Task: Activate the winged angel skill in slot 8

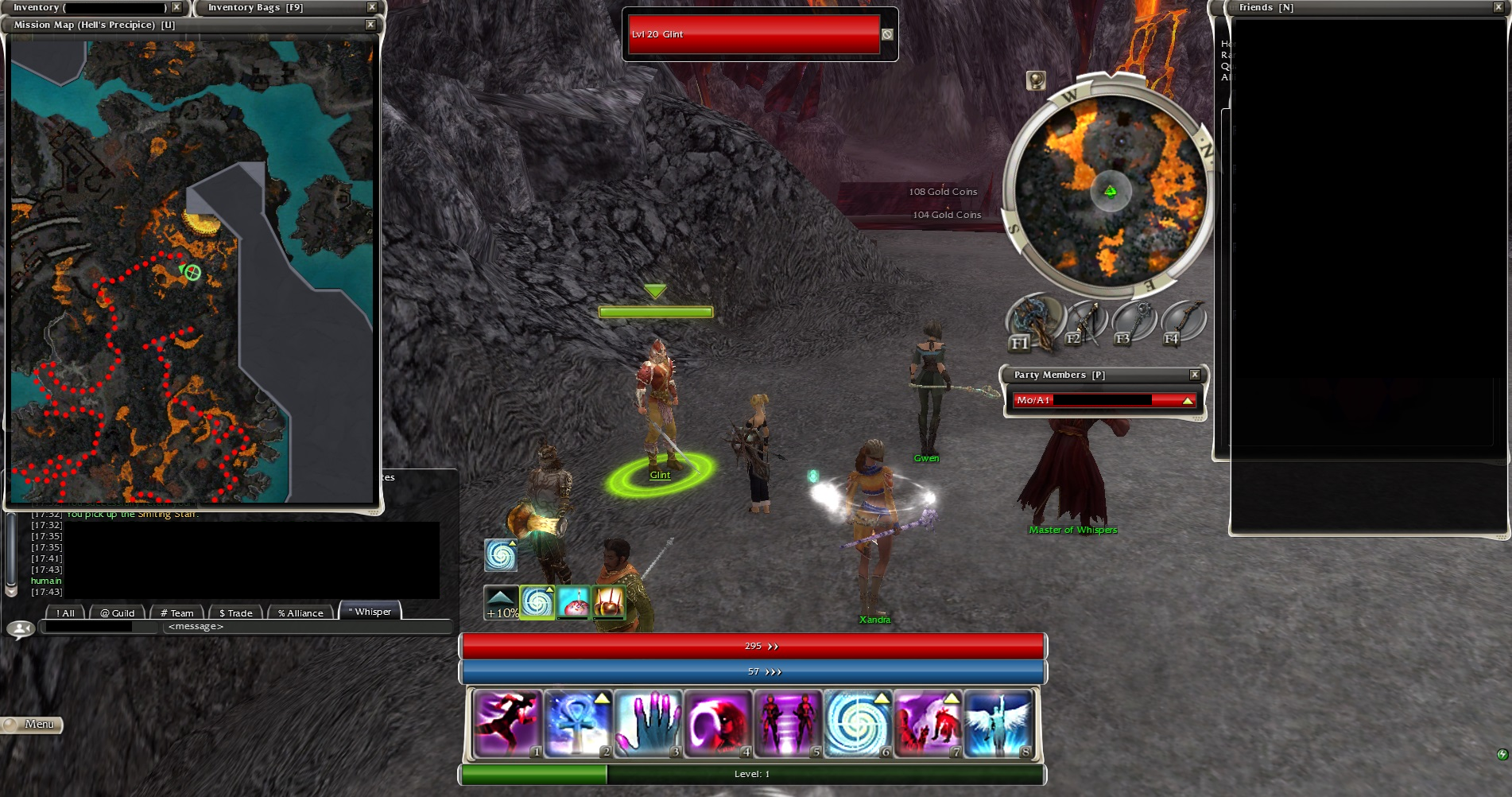Action: point(998,722)
